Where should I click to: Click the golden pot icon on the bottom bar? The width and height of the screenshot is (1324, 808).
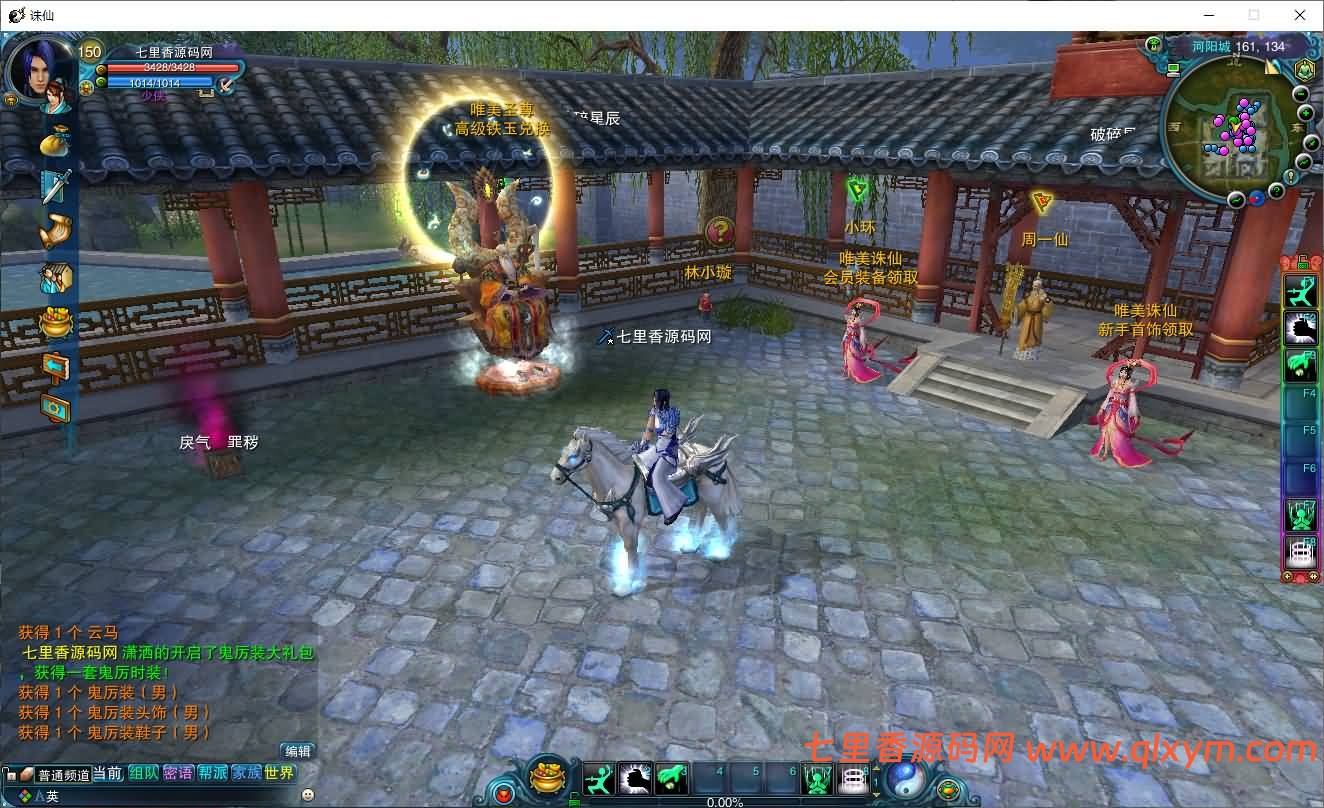548,778
